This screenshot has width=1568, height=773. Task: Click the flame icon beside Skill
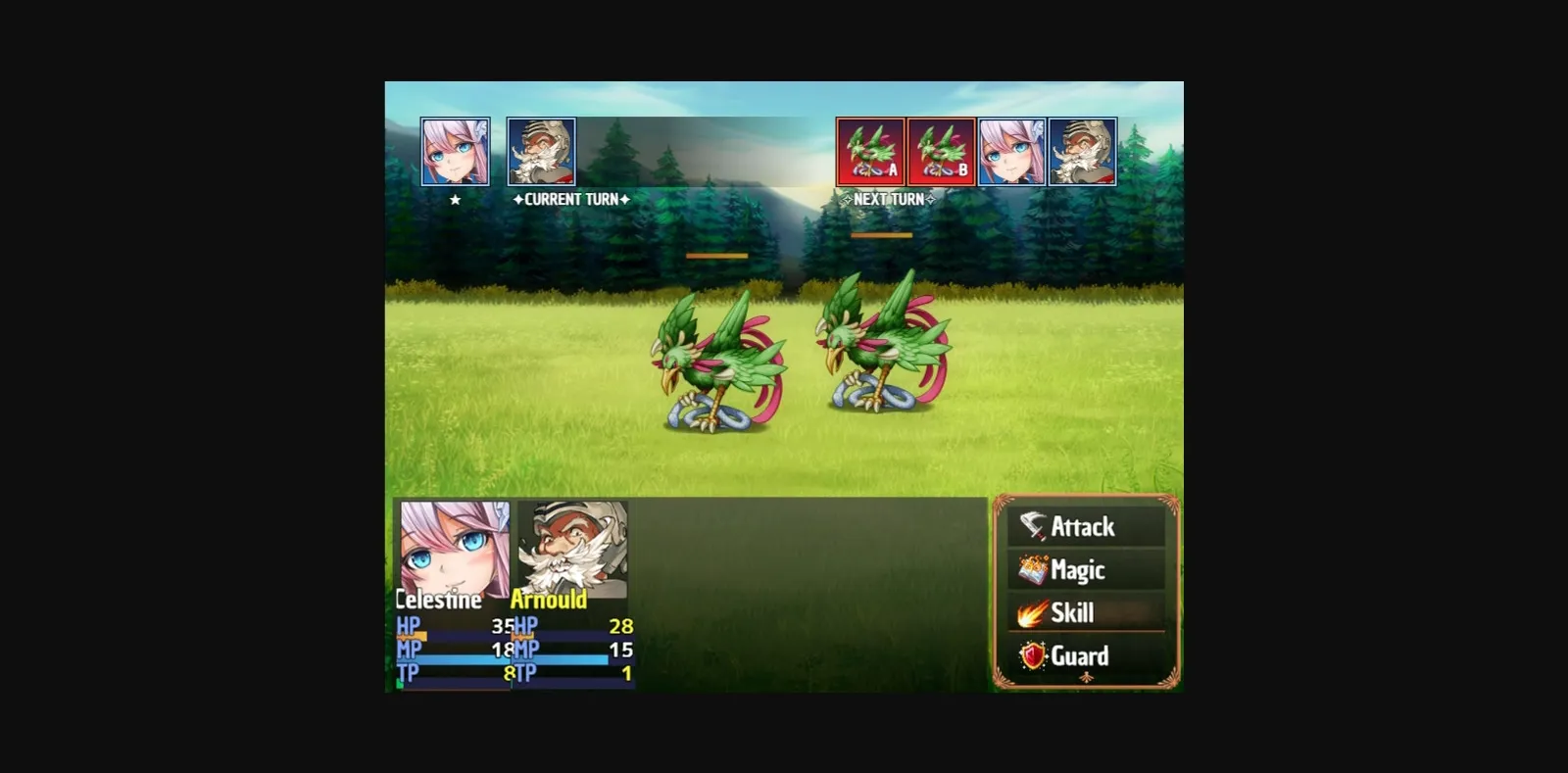point(1031,612)
